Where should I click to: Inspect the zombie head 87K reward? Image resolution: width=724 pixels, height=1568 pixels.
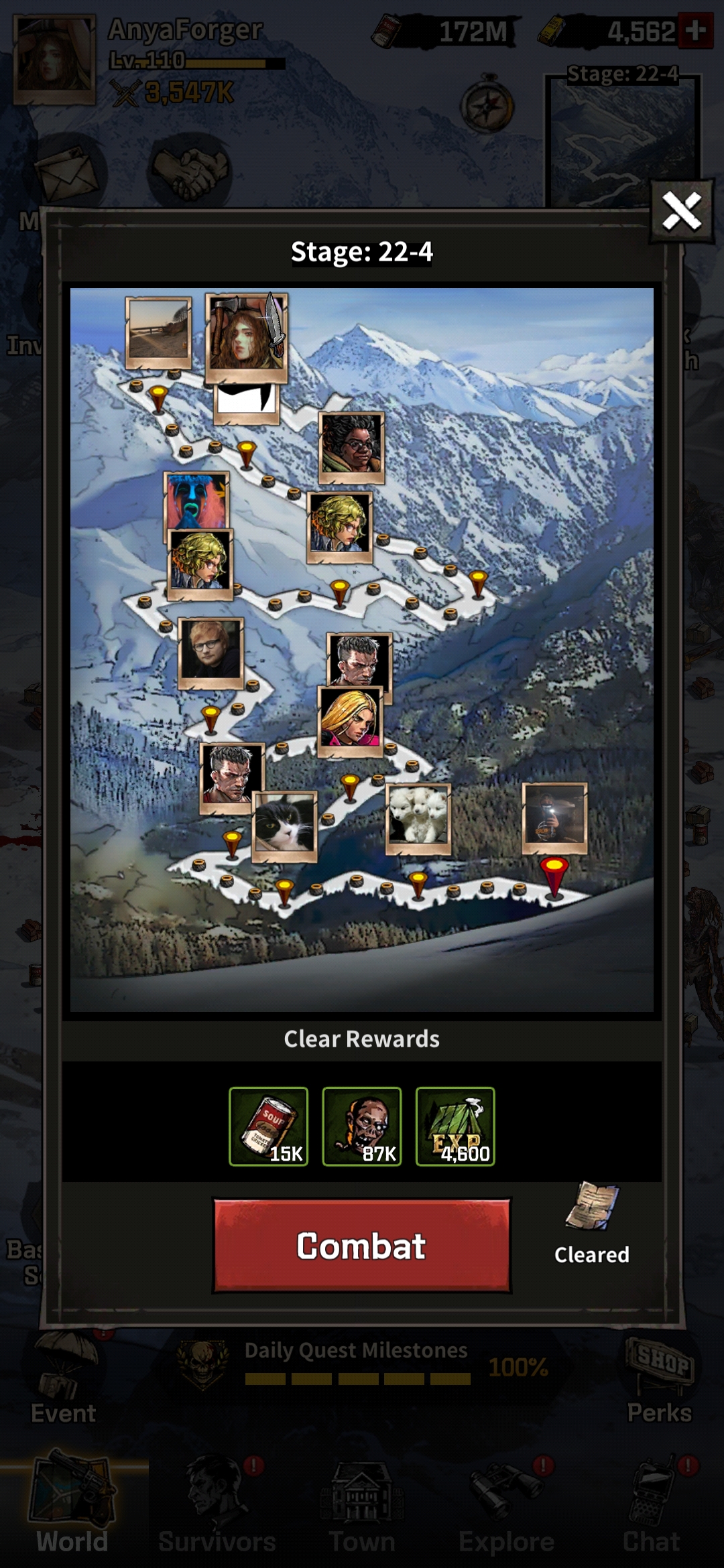click(361, 1126)
